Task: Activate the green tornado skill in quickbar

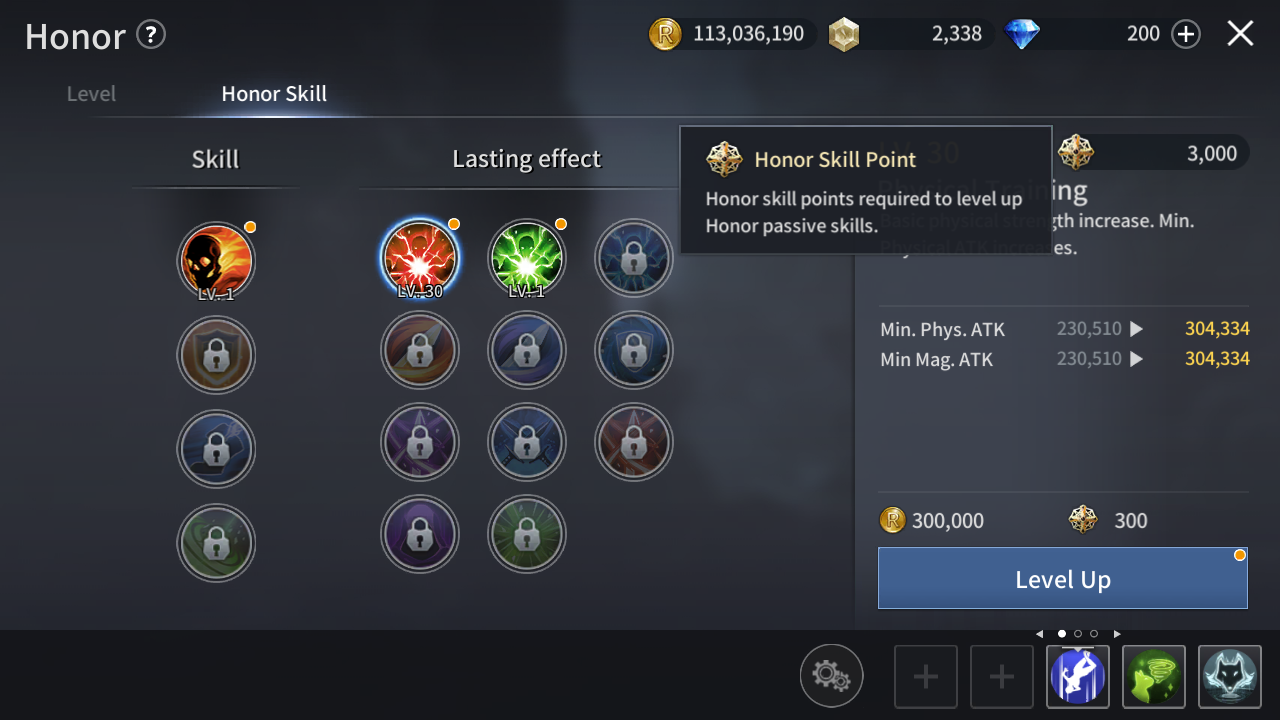Action: click(1154, 677)
